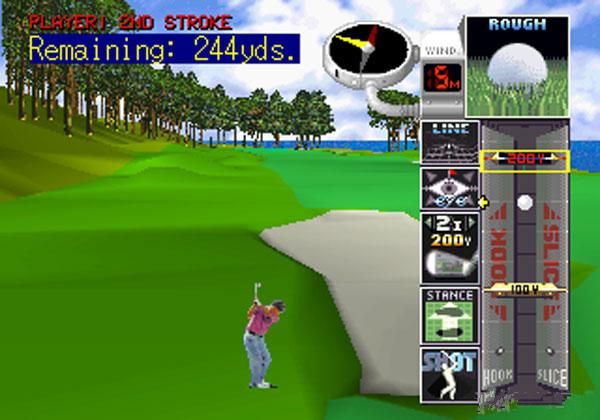
Task: Activate the SHOT swing icon
Action: pos(449,373)
